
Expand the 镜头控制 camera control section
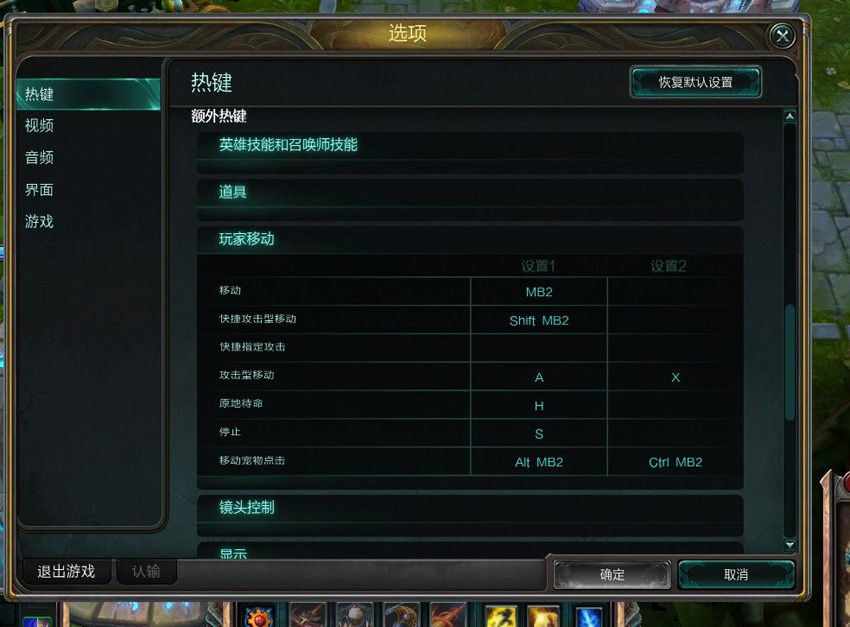pyautogui.click(x=247, y=507)
